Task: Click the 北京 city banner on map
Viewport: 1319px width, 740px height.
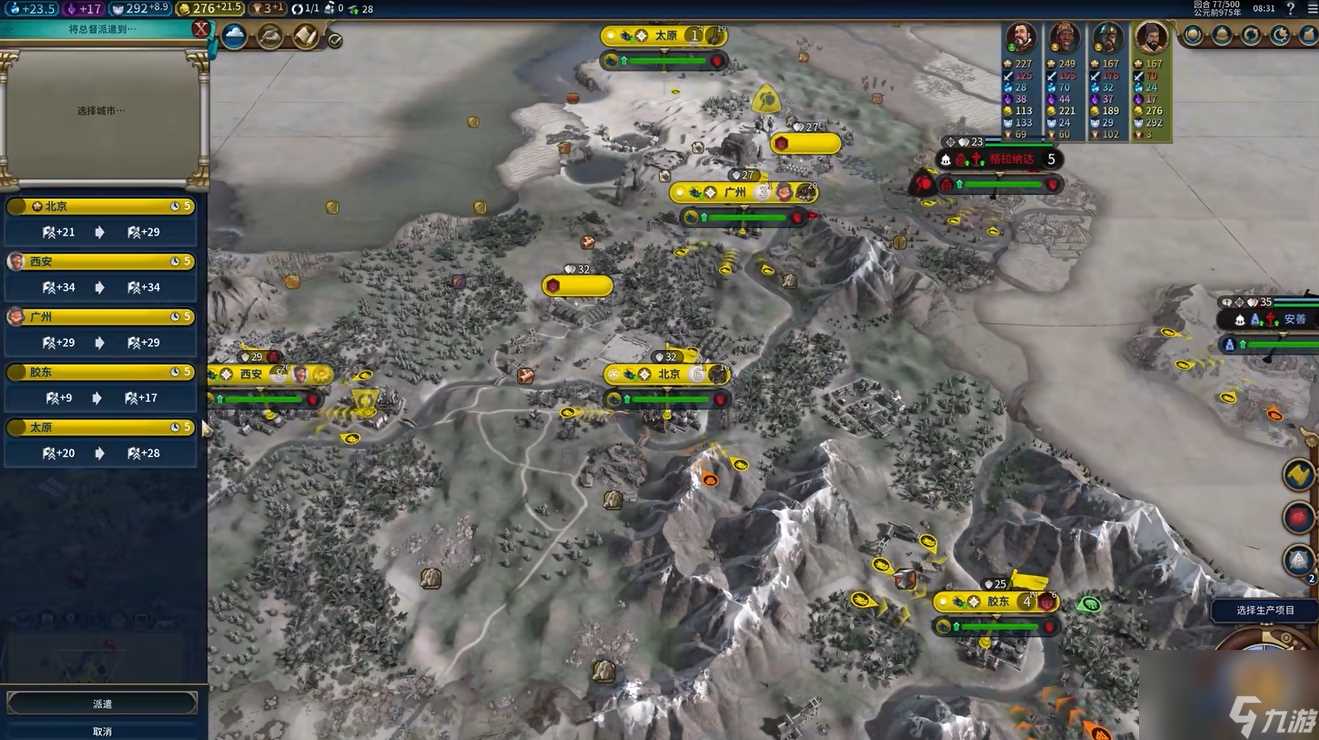Action: (x=668, y=374)
